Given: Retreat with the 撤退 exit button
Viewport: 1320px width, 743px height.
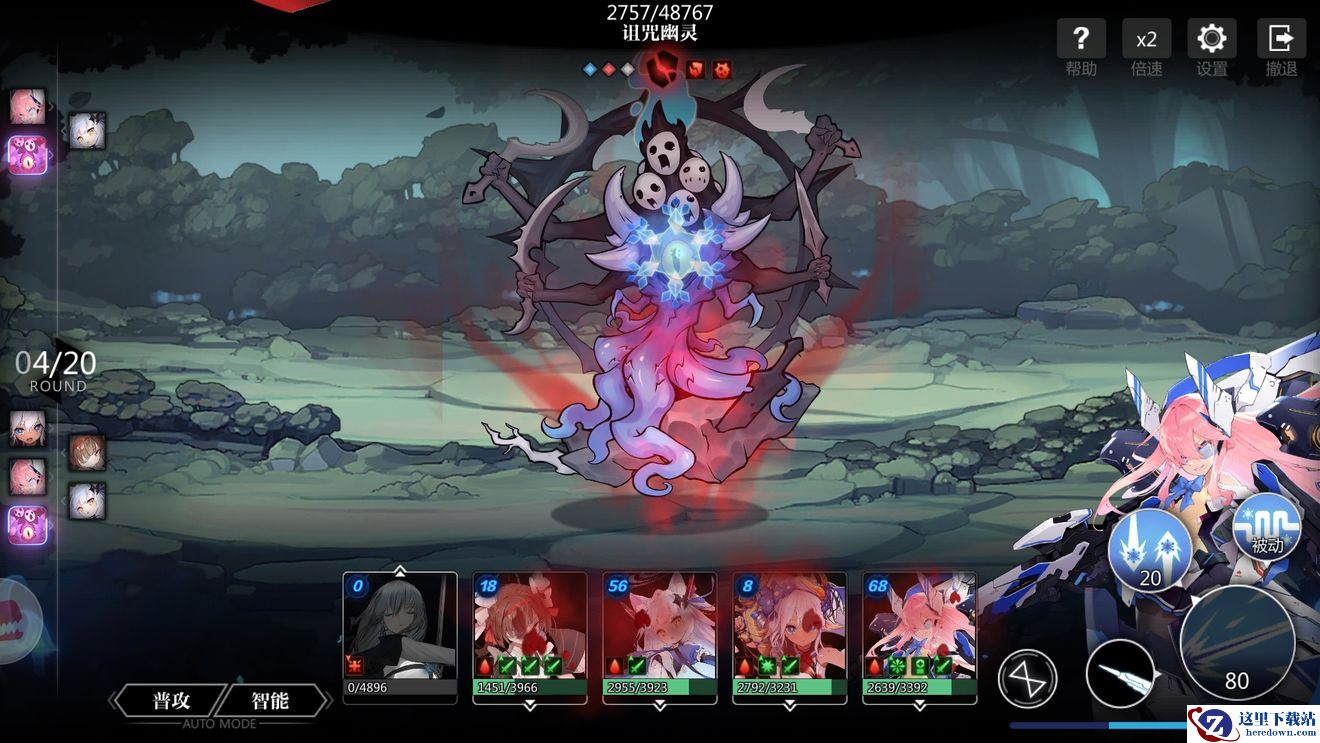Looking at the screenshot, I should (x=1281, y=40).
